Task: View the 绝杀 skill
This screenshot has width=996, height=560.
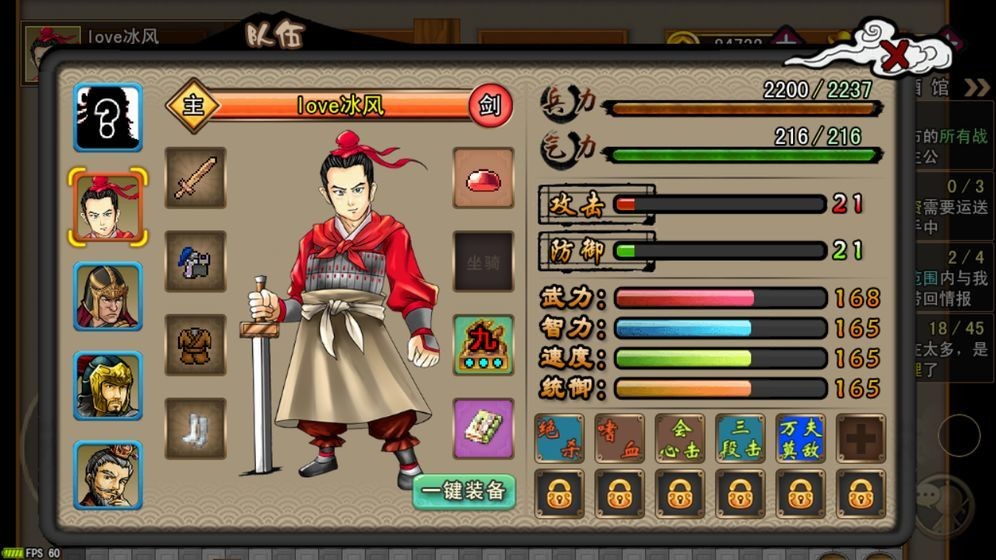Action: click(559, 438)
